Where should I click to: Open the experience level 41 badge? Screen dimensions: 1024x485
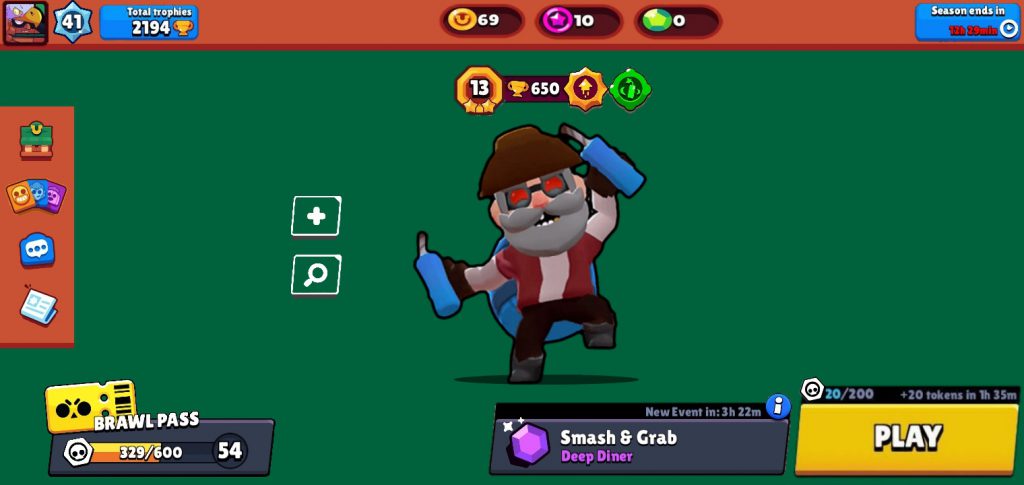click(72, 22)
